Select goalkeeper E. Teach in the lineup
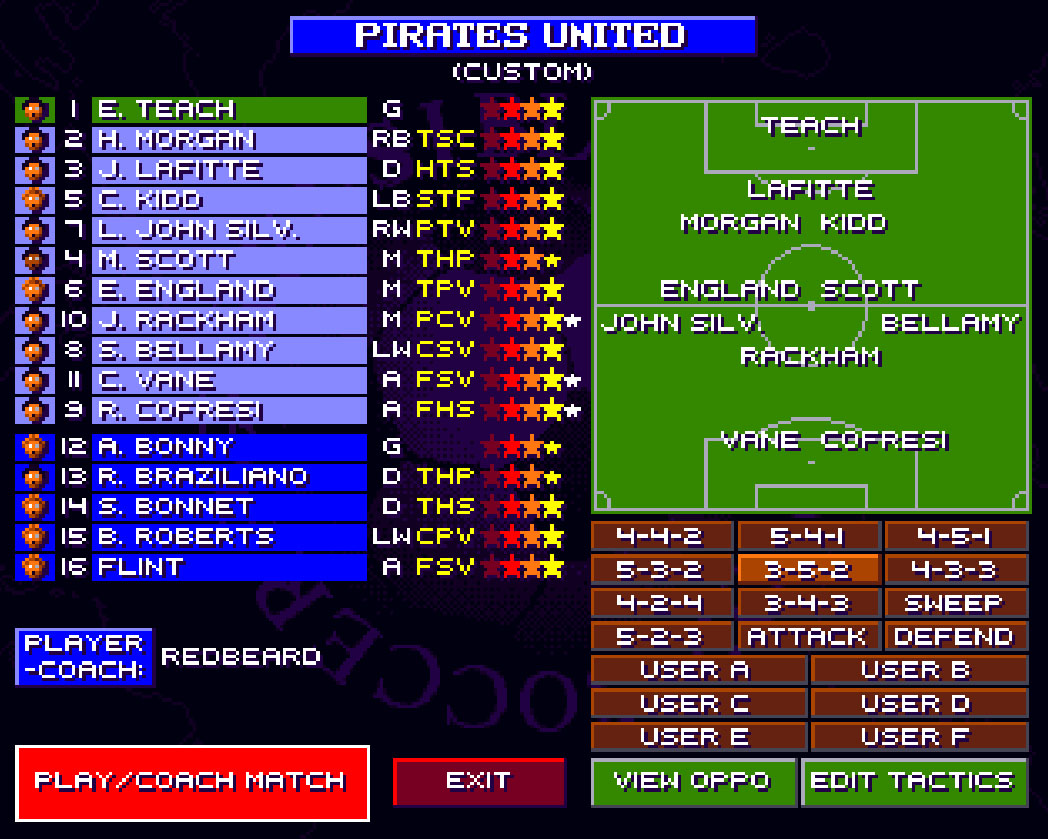Viewport: 1048px width, 839px height. coord(229,109)
